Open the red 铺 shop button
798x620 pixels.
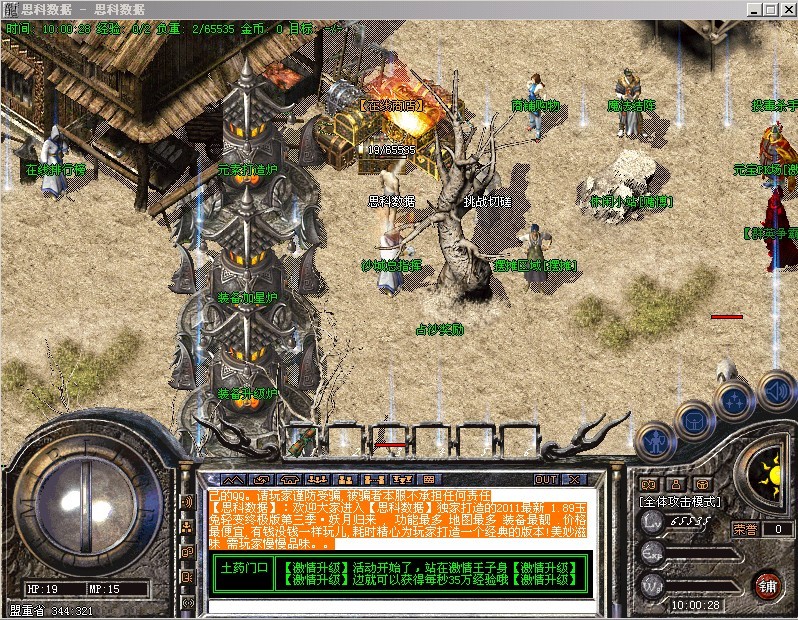pyautogui.click(x=767, y=584)
